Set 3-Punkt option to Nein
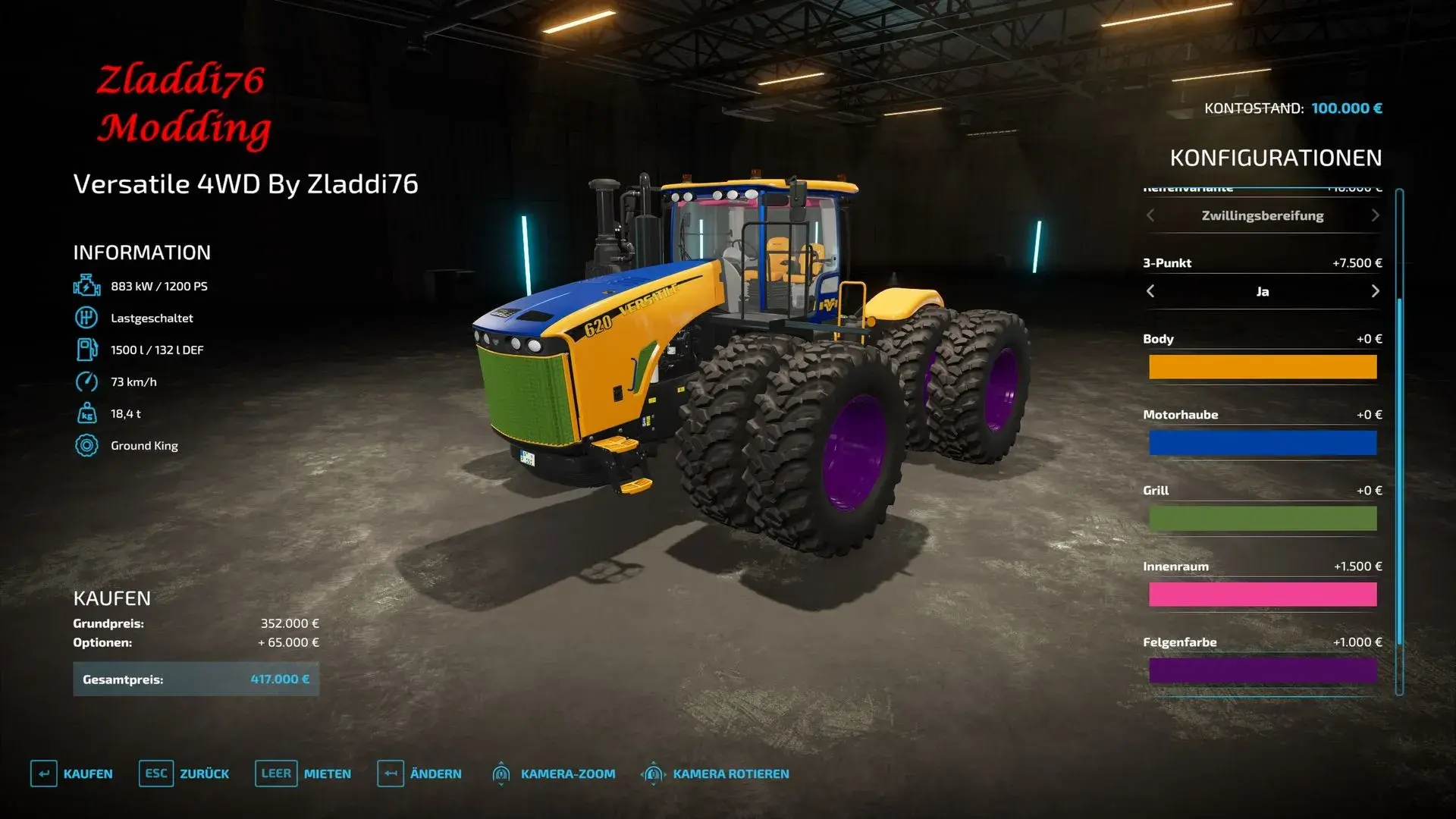 [x=1150, y=291]
